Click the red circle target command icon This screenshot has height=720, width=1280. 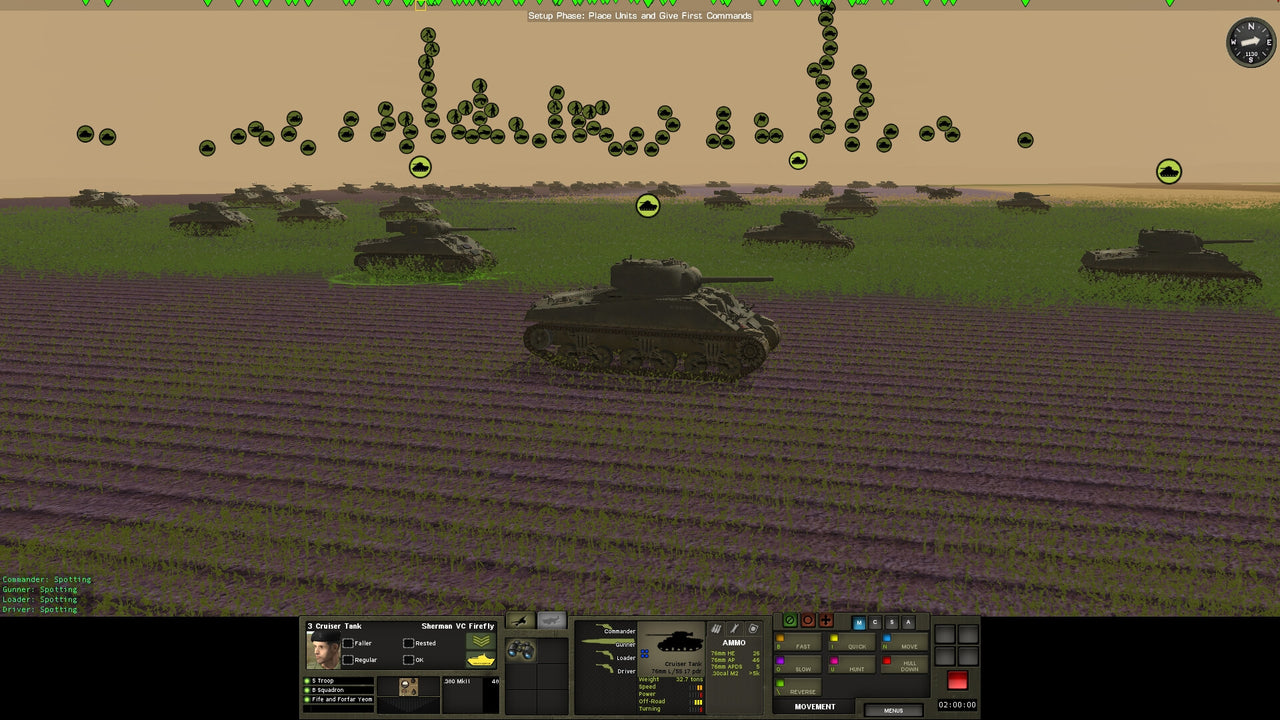tap(808, 619)
